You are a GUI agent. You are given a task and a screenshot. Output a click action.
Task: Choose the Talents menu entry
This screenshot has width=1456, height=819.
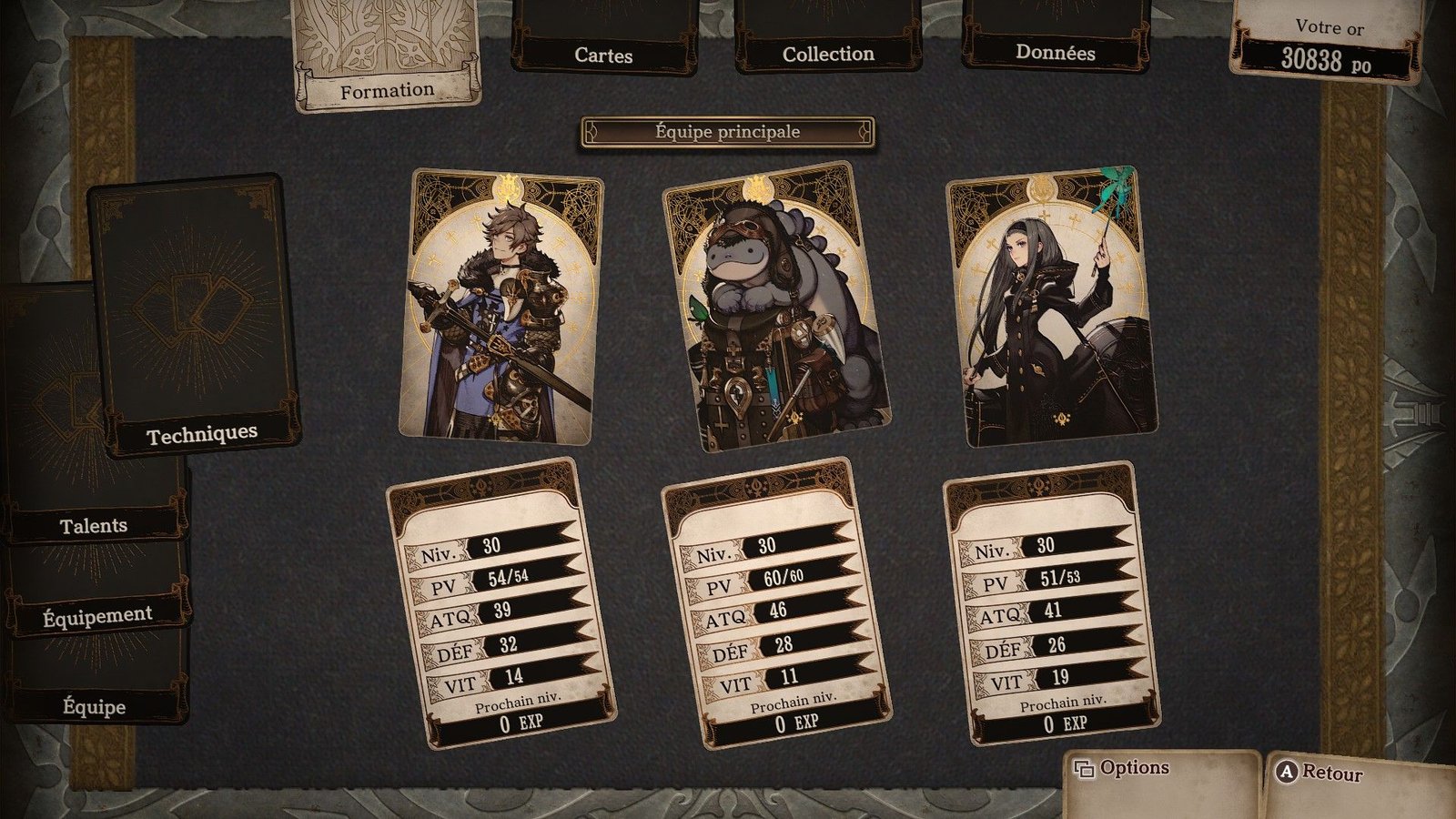(94, 525)
